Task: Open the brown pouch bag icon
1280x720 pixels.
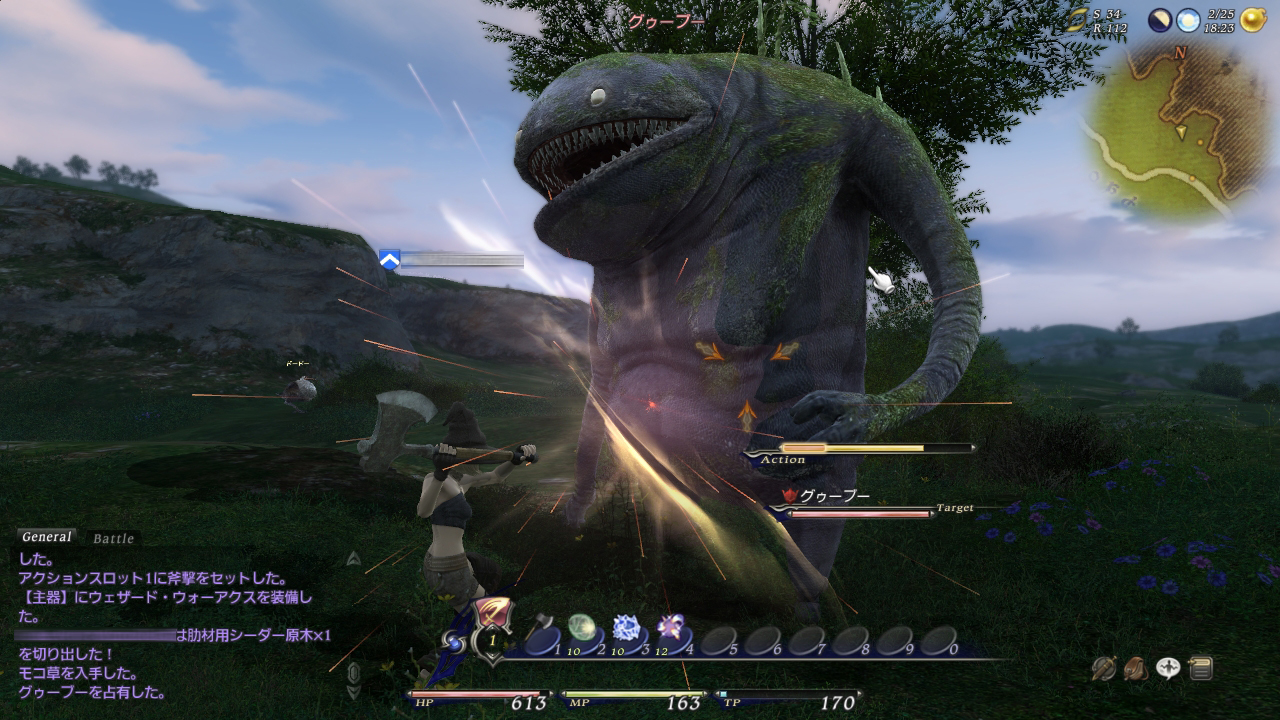Action: click(1135, 668)
